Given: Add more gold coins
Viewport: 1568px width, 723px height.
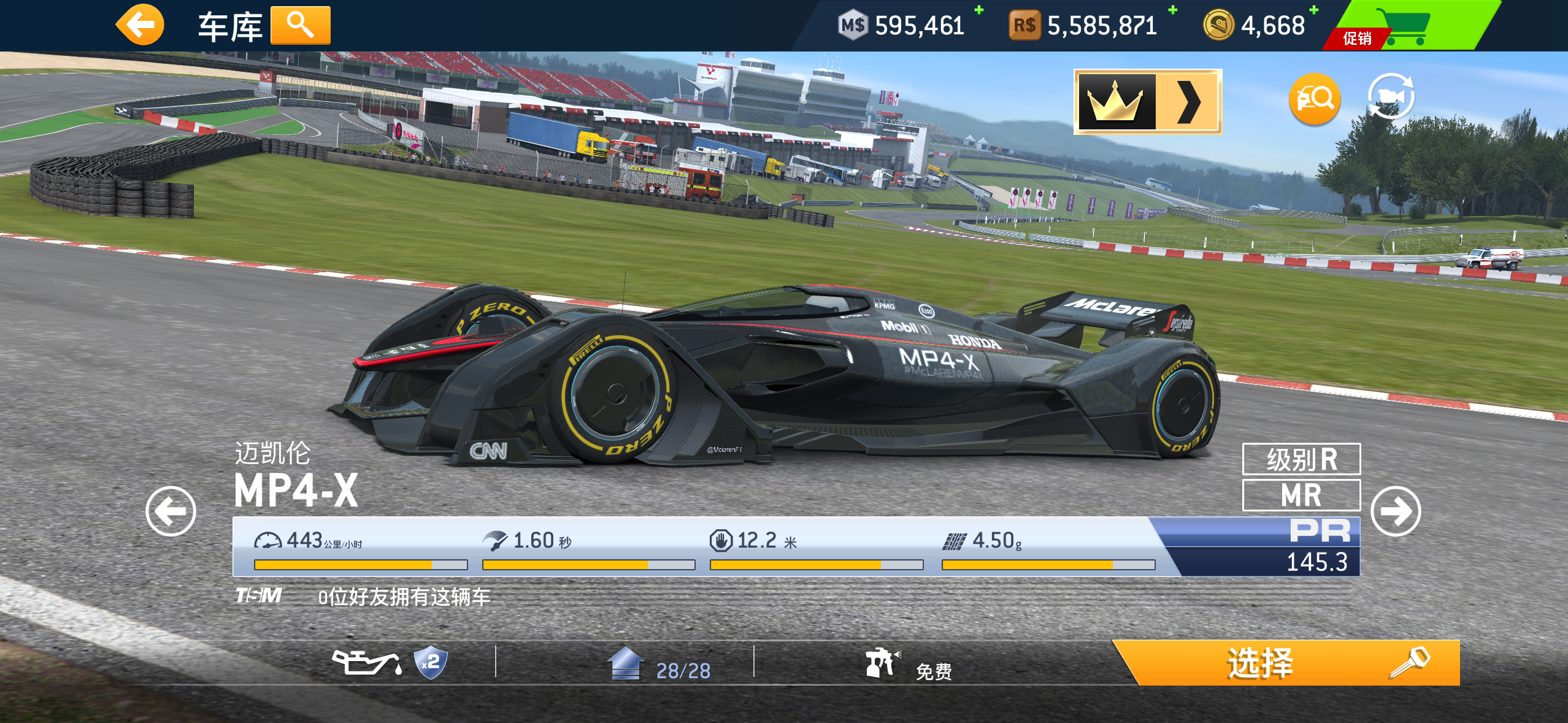Looking at the screenshot, I should (x=1313, y=10).
